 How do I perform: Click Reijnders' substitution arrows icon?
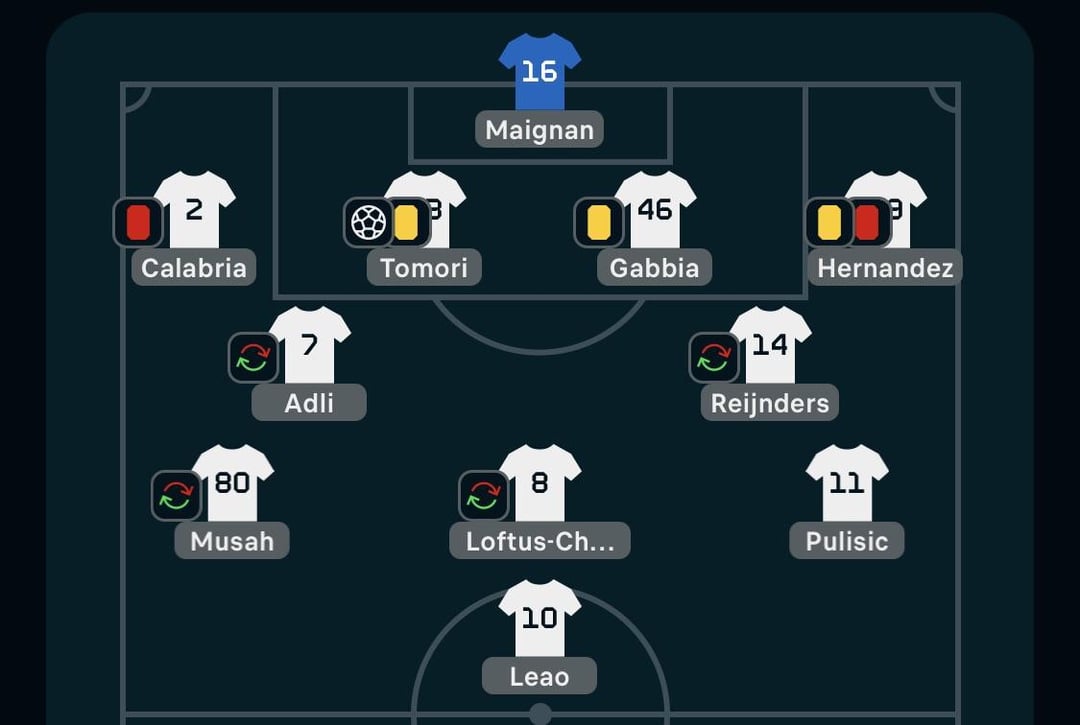coord(713,358)
